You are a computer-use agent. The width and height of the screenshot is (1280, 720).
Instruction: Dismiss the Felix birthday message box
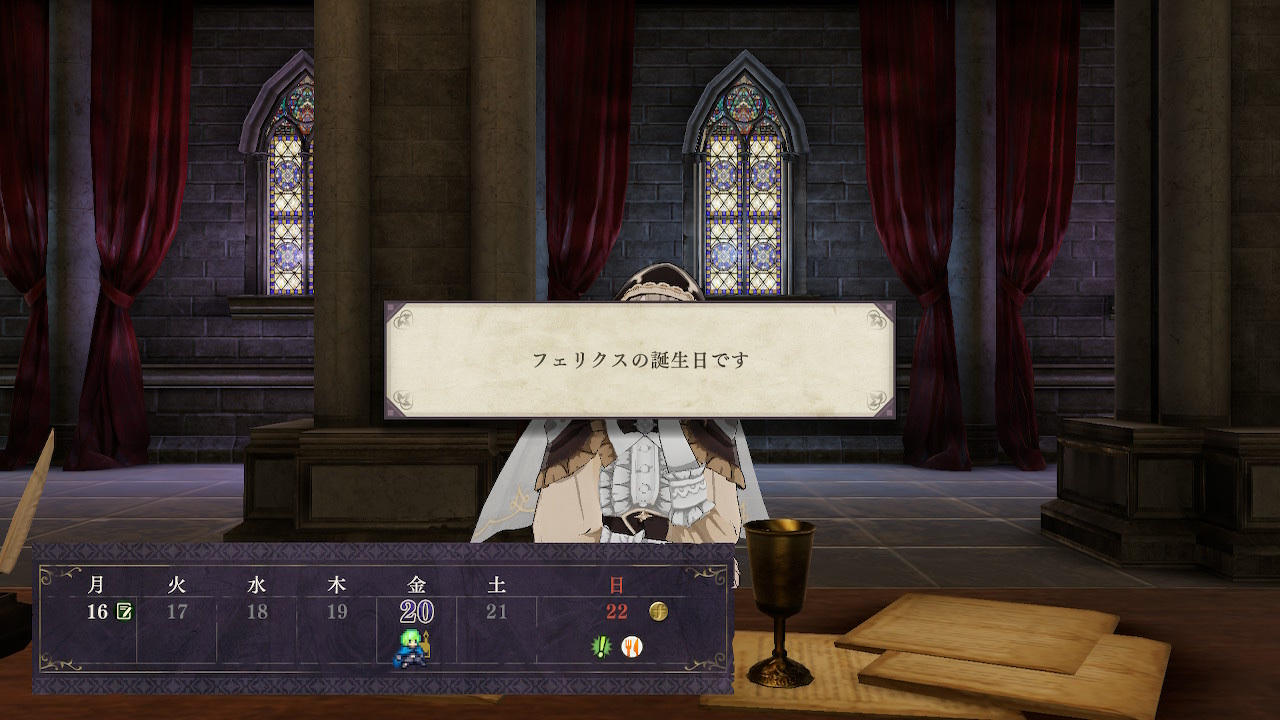pos(640,360)
